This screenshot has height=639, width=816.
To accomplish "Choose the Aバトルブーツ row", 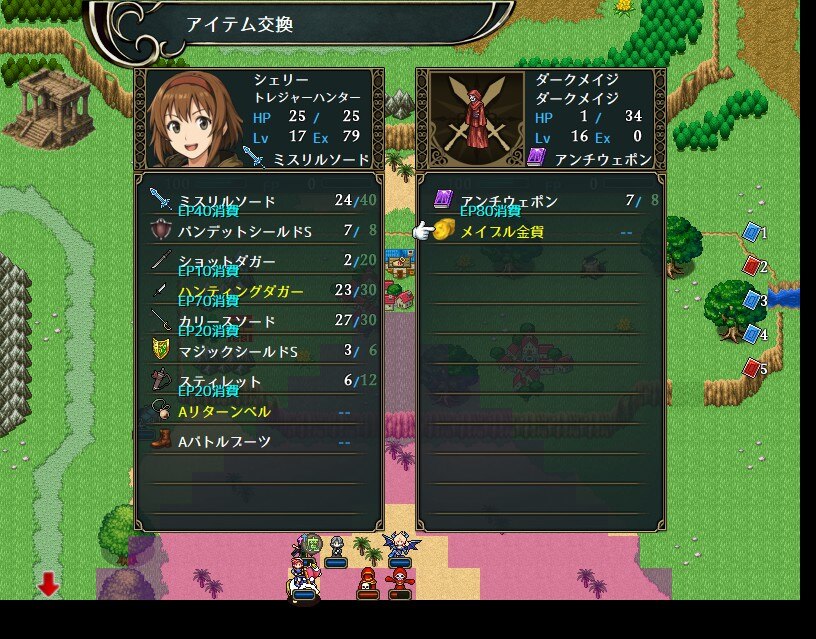I will (x=258, y=441).
